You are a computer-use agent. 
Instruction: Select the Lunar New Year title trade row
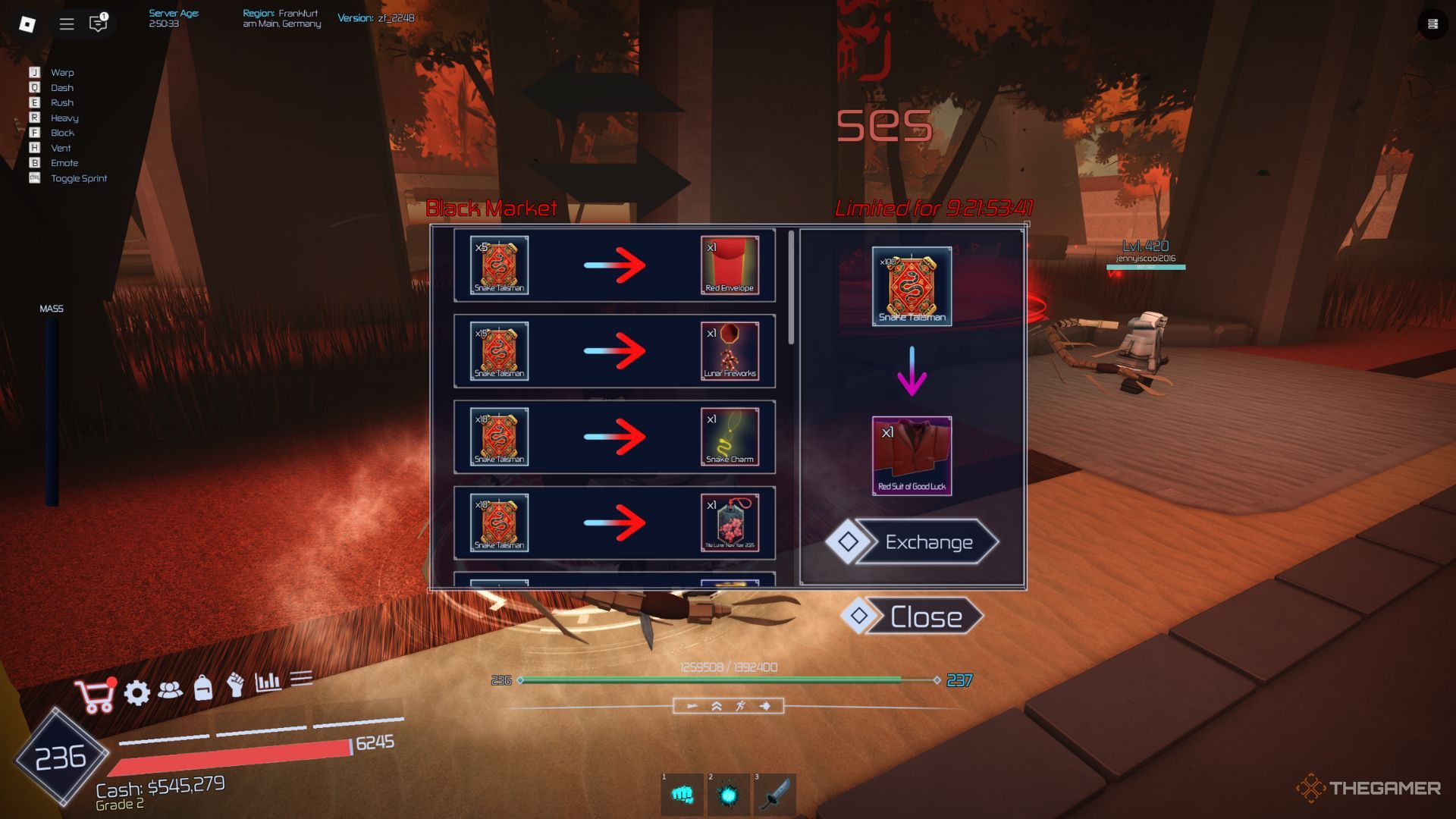pyautogui.click(x=614, y=522)
